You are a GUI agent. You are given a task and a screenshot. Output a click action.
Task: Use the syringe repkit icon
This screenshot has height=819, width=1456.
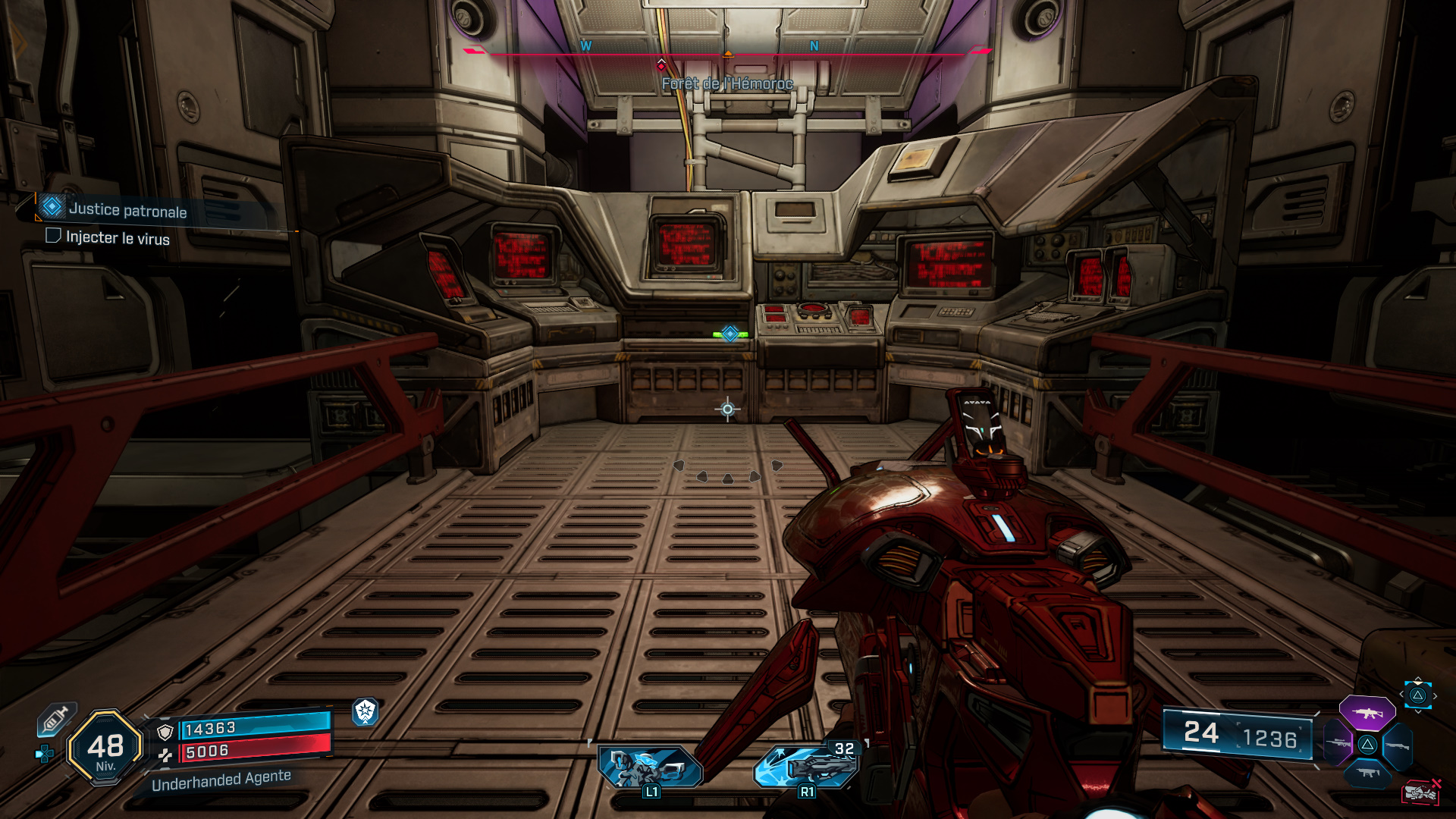click(55, 719)
